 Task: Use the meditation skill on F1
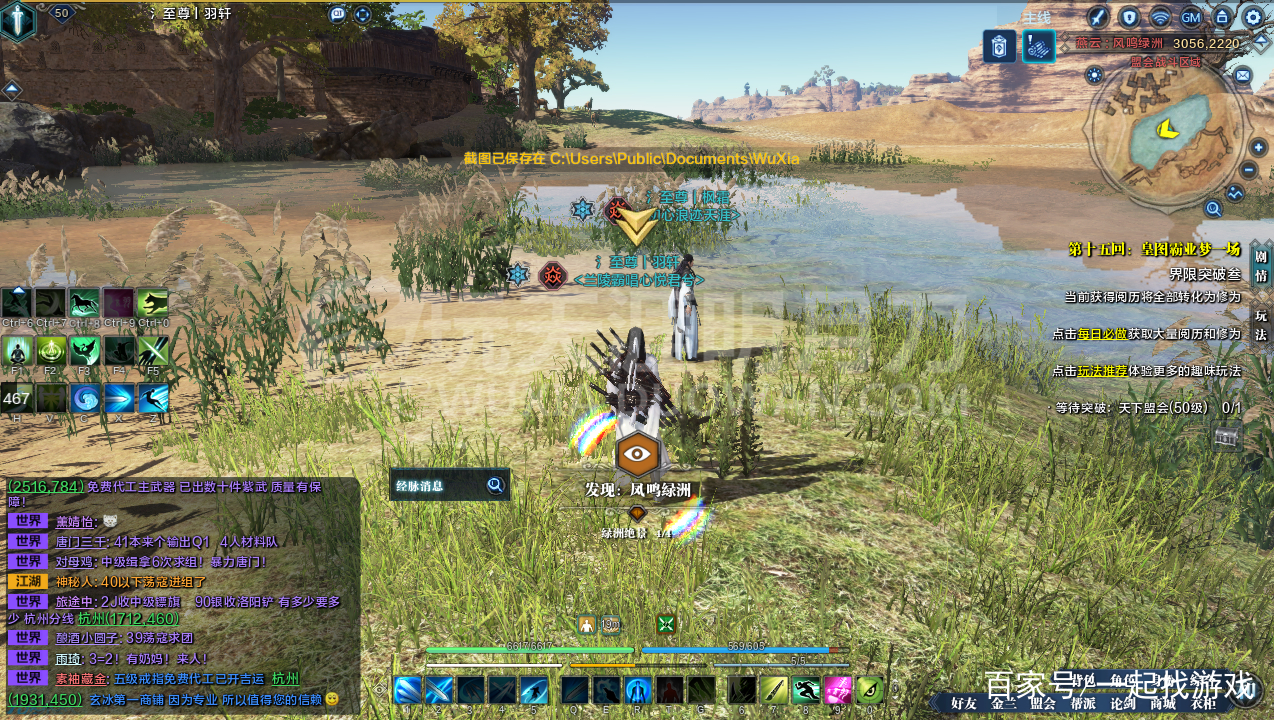[17, 350]
